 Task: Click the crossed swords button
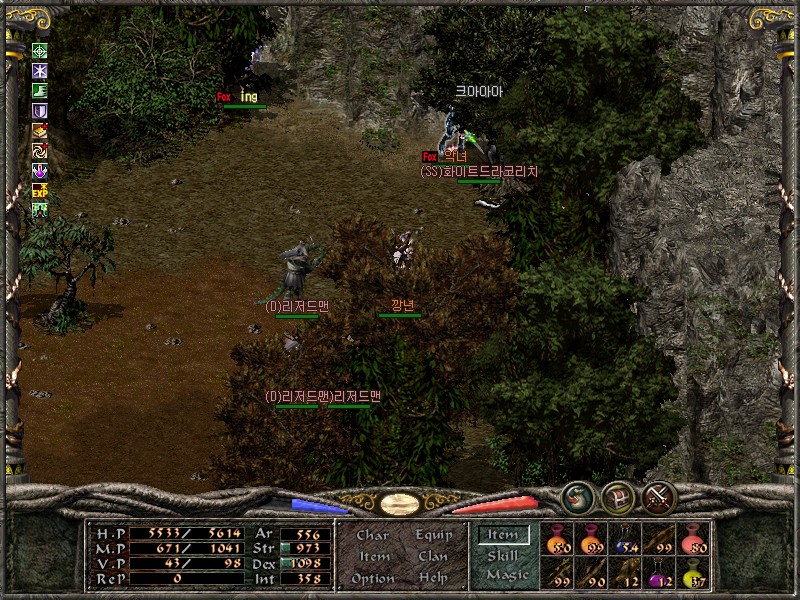pyautogui.click(x=659, y=497)
